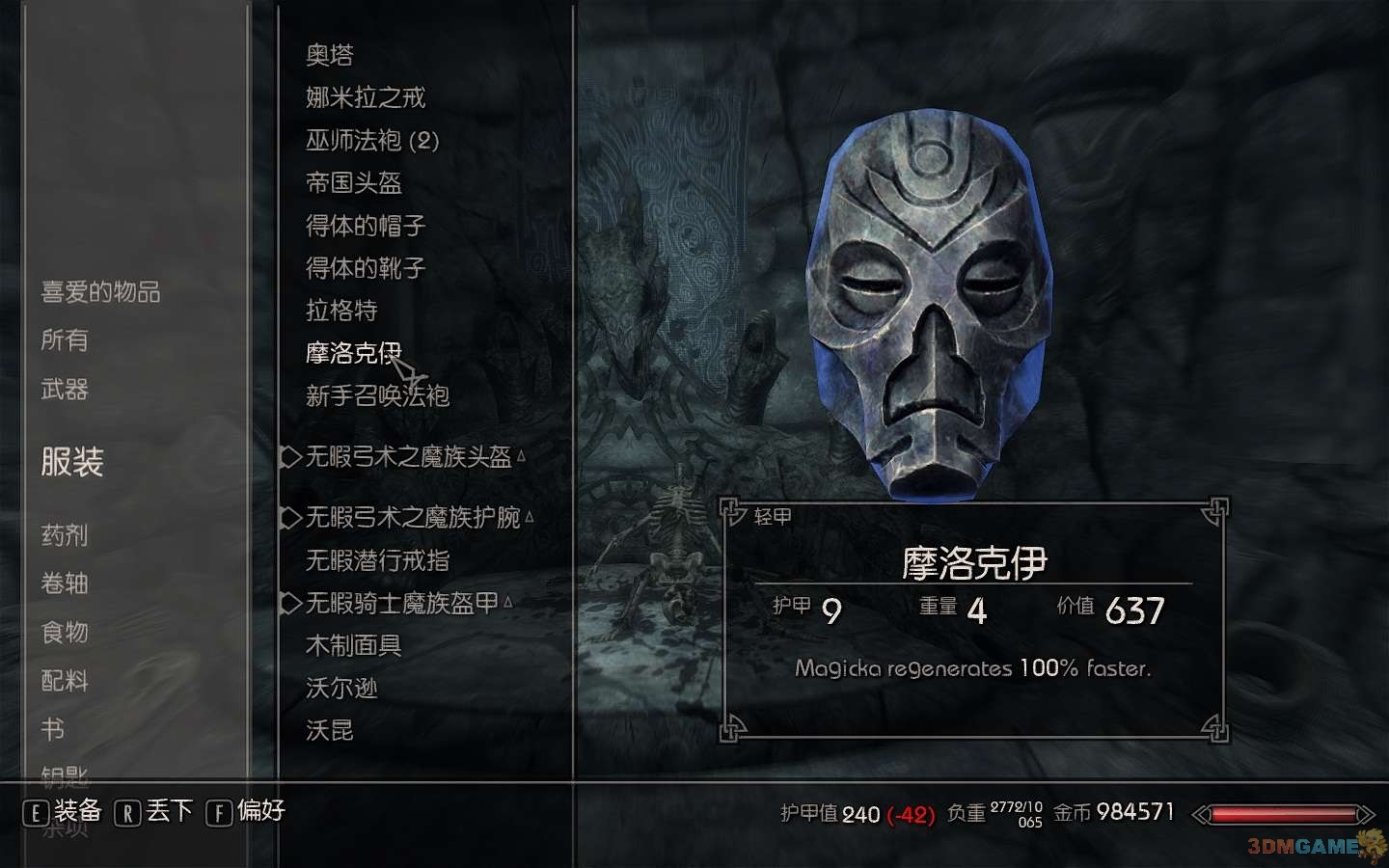Select the 帝国头盔 helmet entry
1389x868 pixels.
pos(354,183)
